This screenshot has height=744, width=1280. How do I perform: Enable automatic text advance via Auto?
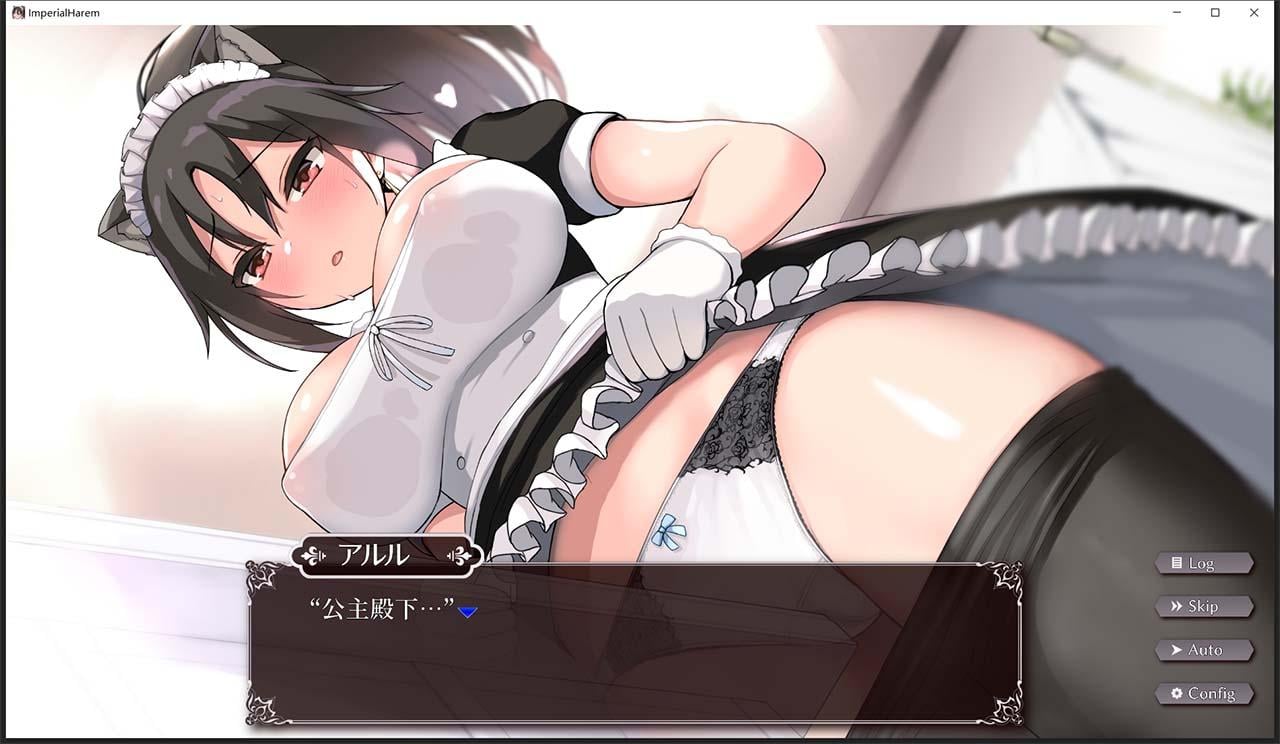pyautogui.click(x=1204, y=650)
